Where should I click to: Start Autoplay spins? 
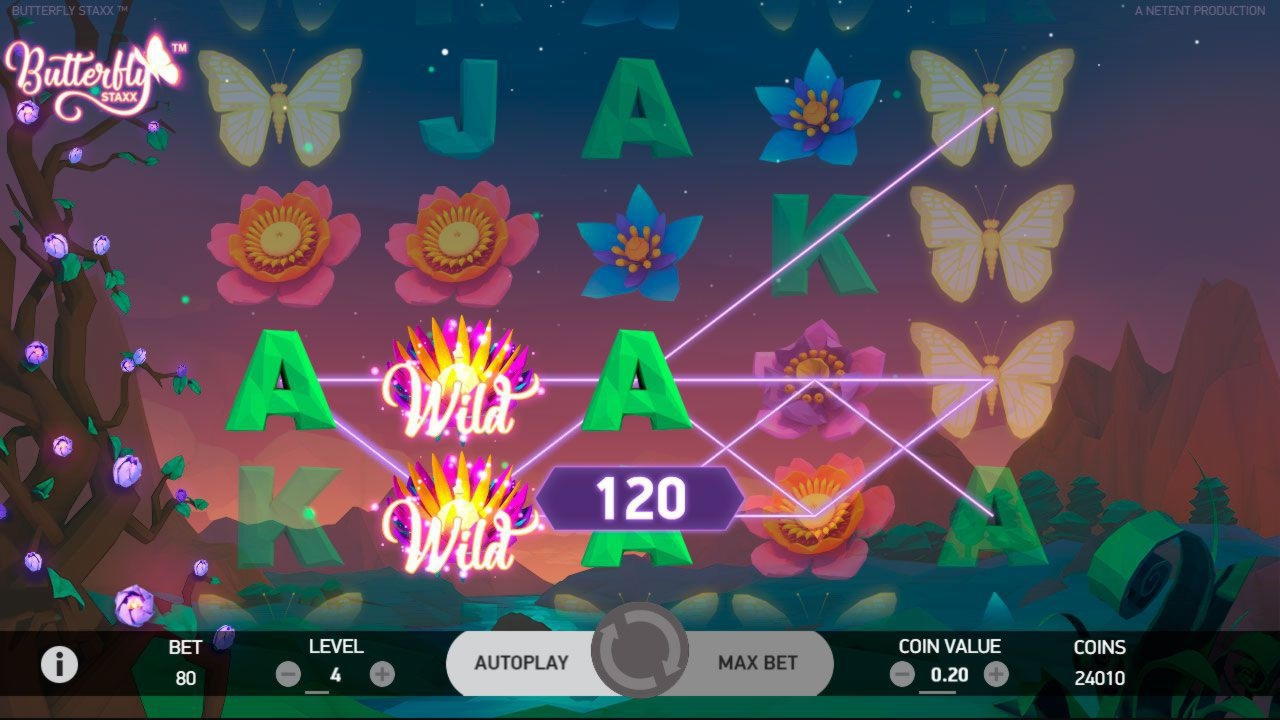point(520,662)
